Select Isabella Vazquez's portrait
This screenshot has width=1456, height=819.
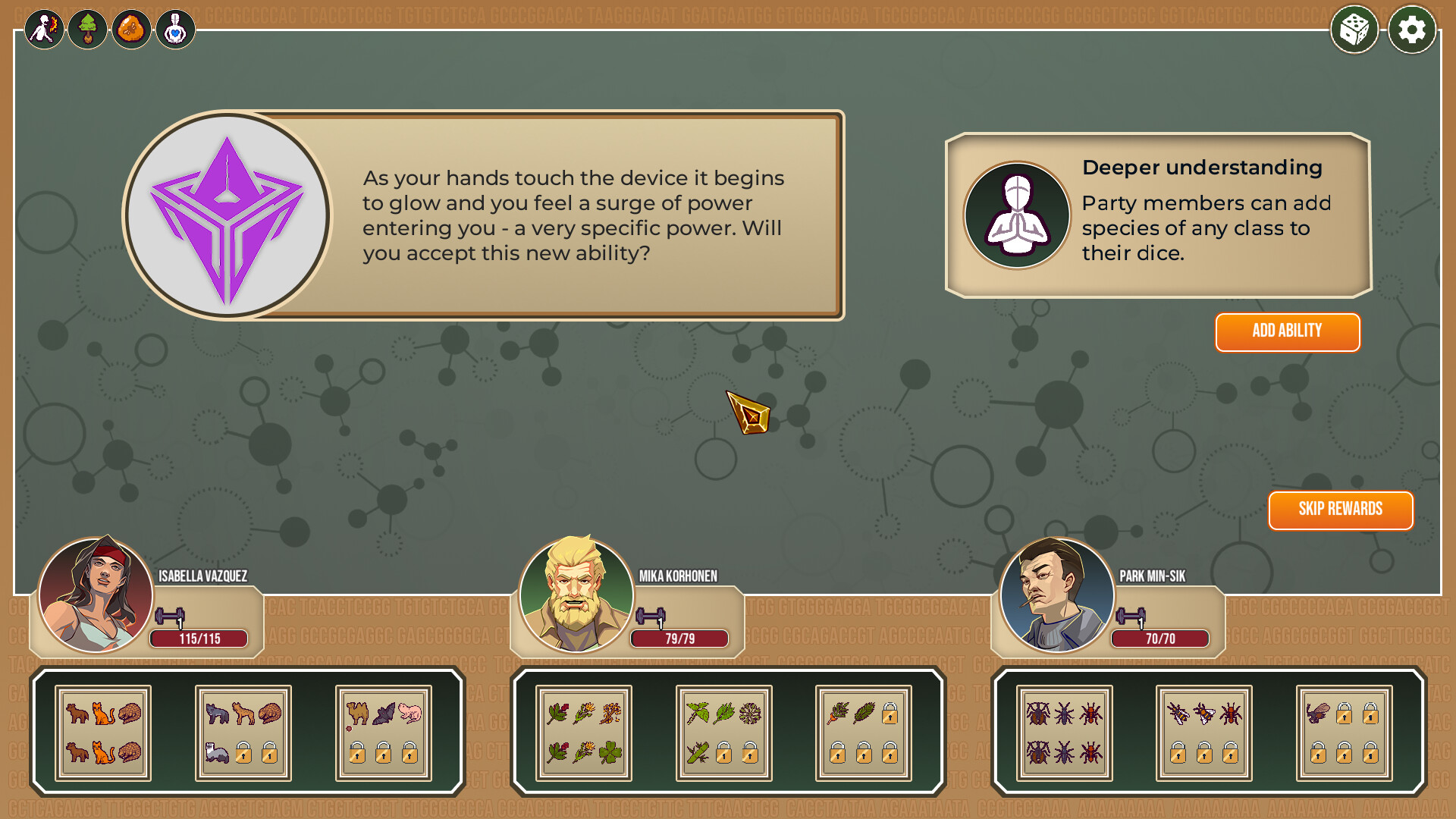tap(96, 595)
